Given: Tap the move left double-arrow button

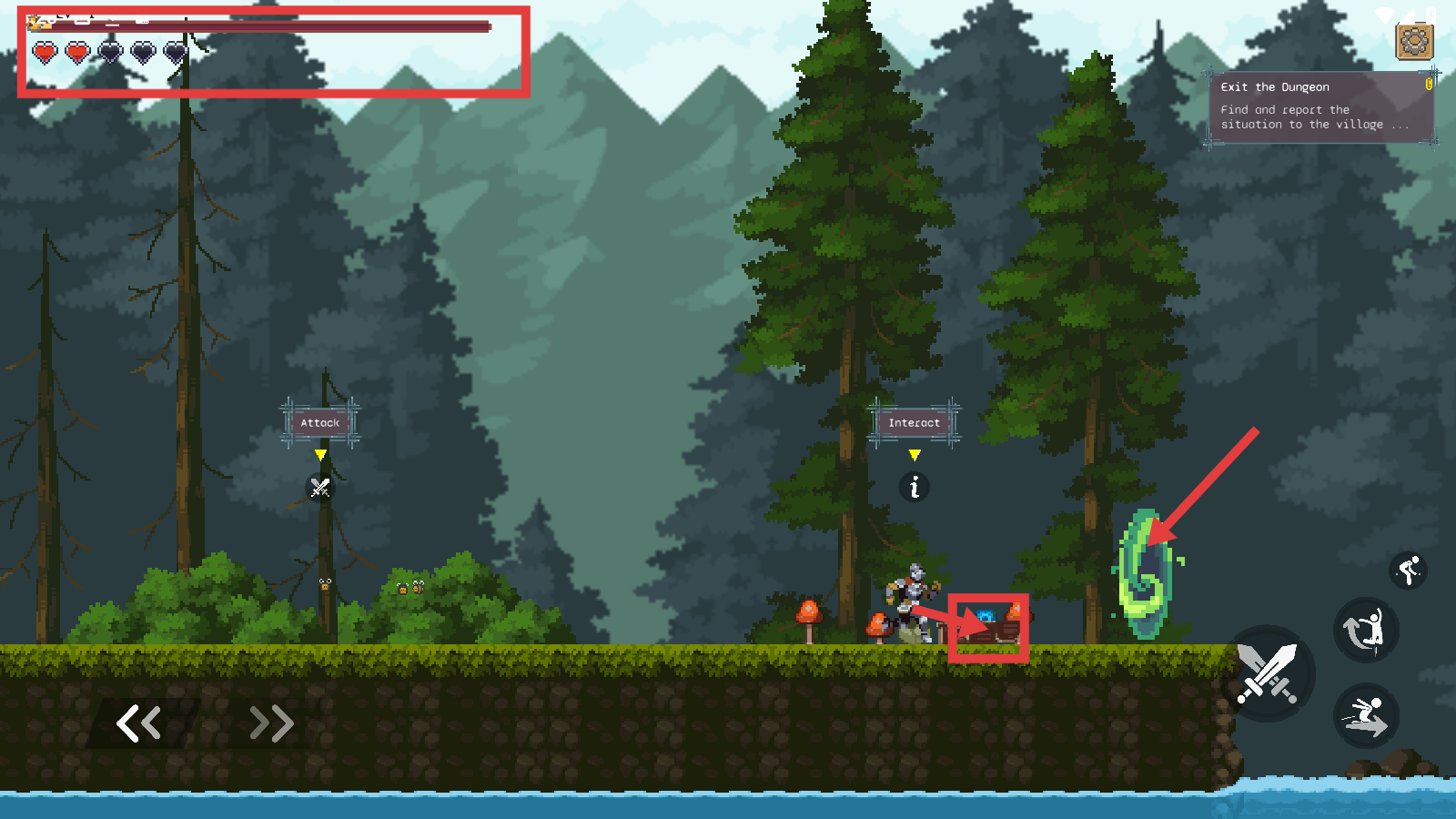Looking at the screenshot, I should [x=139, y=723].
